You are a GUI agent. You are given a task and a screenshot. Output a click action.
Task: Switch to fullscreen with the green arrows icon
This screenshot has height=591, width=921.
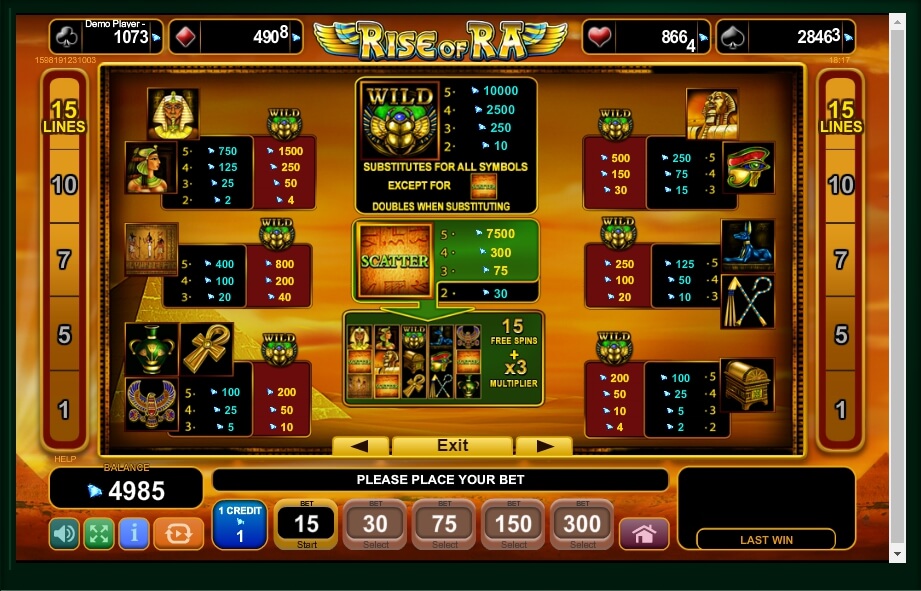[x=98, y=534]
